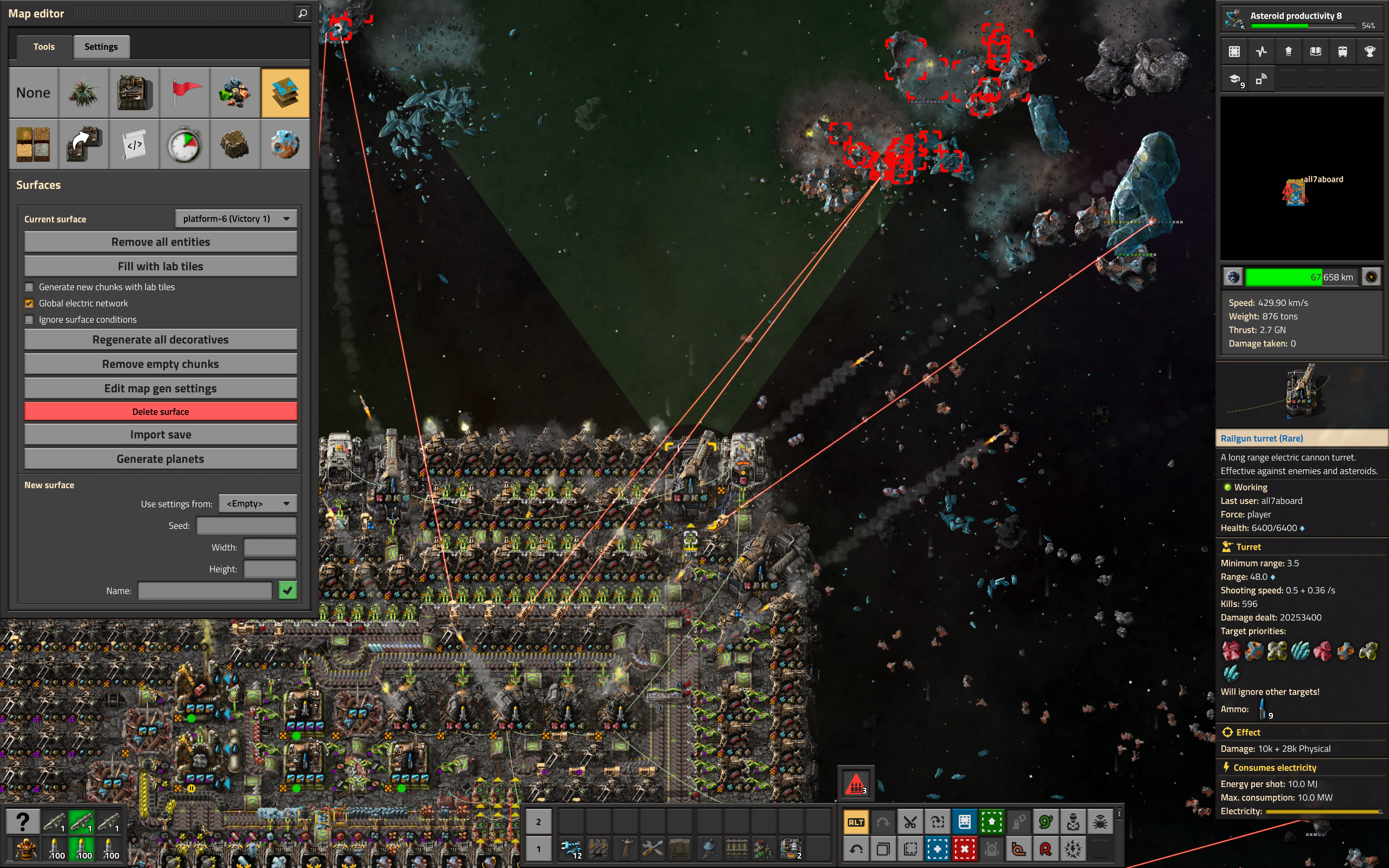Regenerate all decoratives
Viewport: 1389px width, 868px height.
[x=160, y=340]
